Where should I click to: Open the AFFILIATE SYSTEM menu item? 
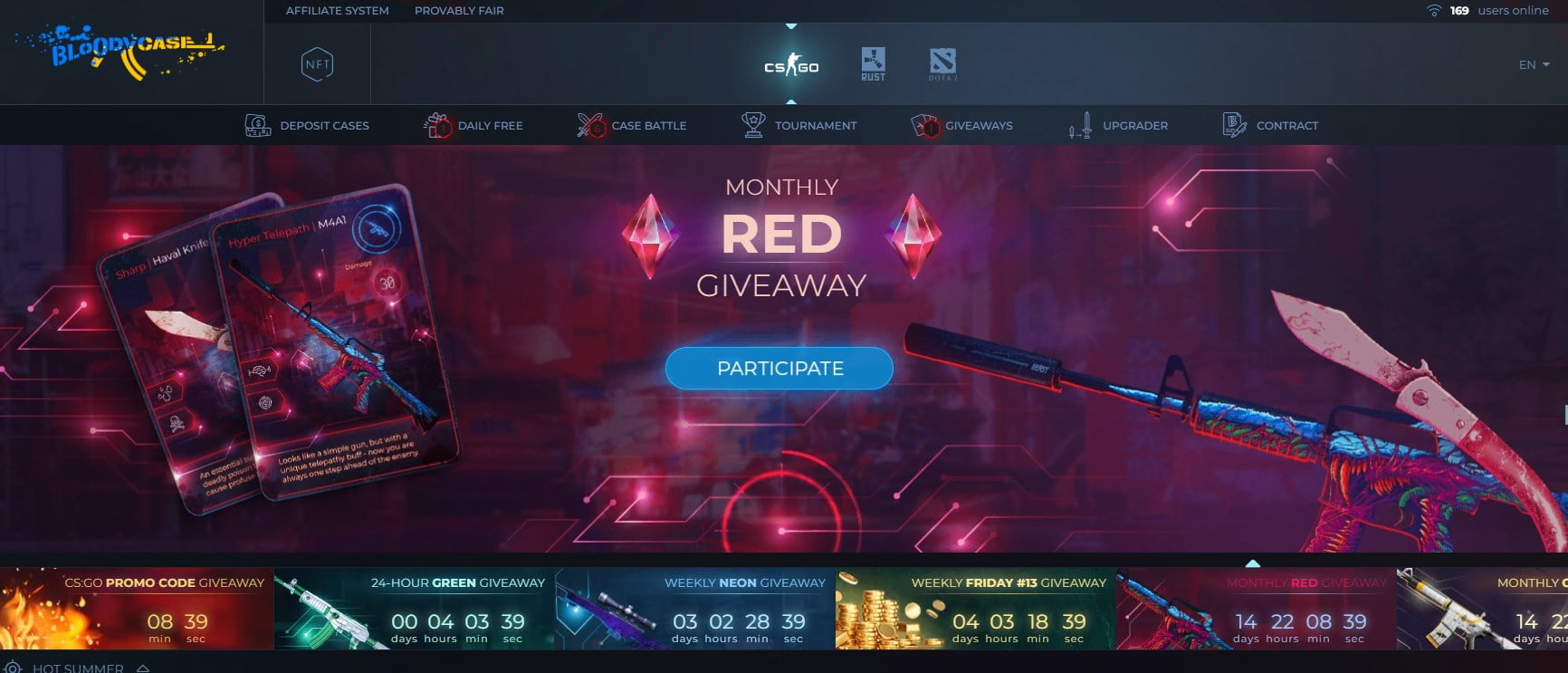[337, 10]
